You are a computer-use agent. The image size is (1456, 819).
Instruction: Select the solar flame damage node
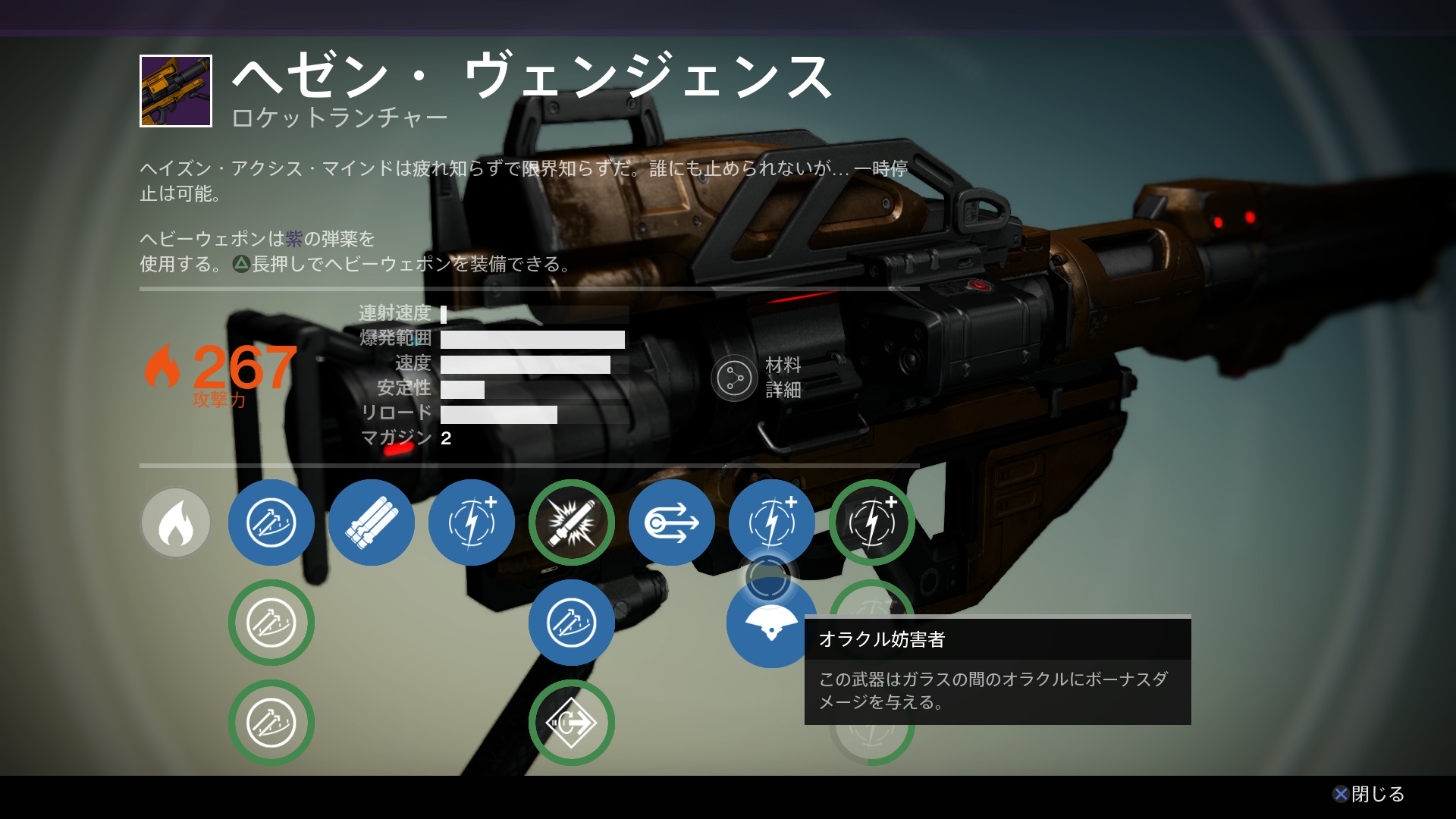pos(175,522)
